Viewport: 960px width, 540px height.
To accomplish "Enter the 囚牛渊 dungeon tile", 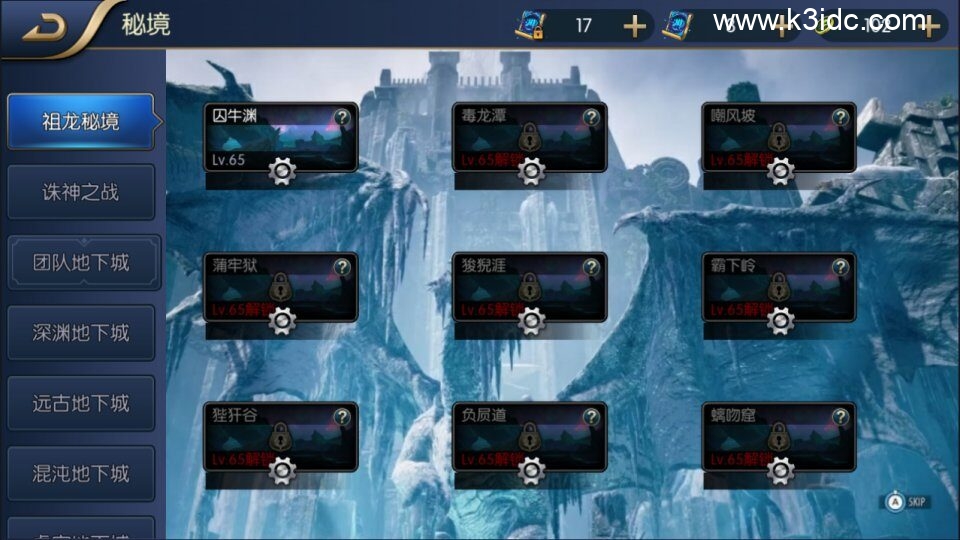I will pos(270,137).
